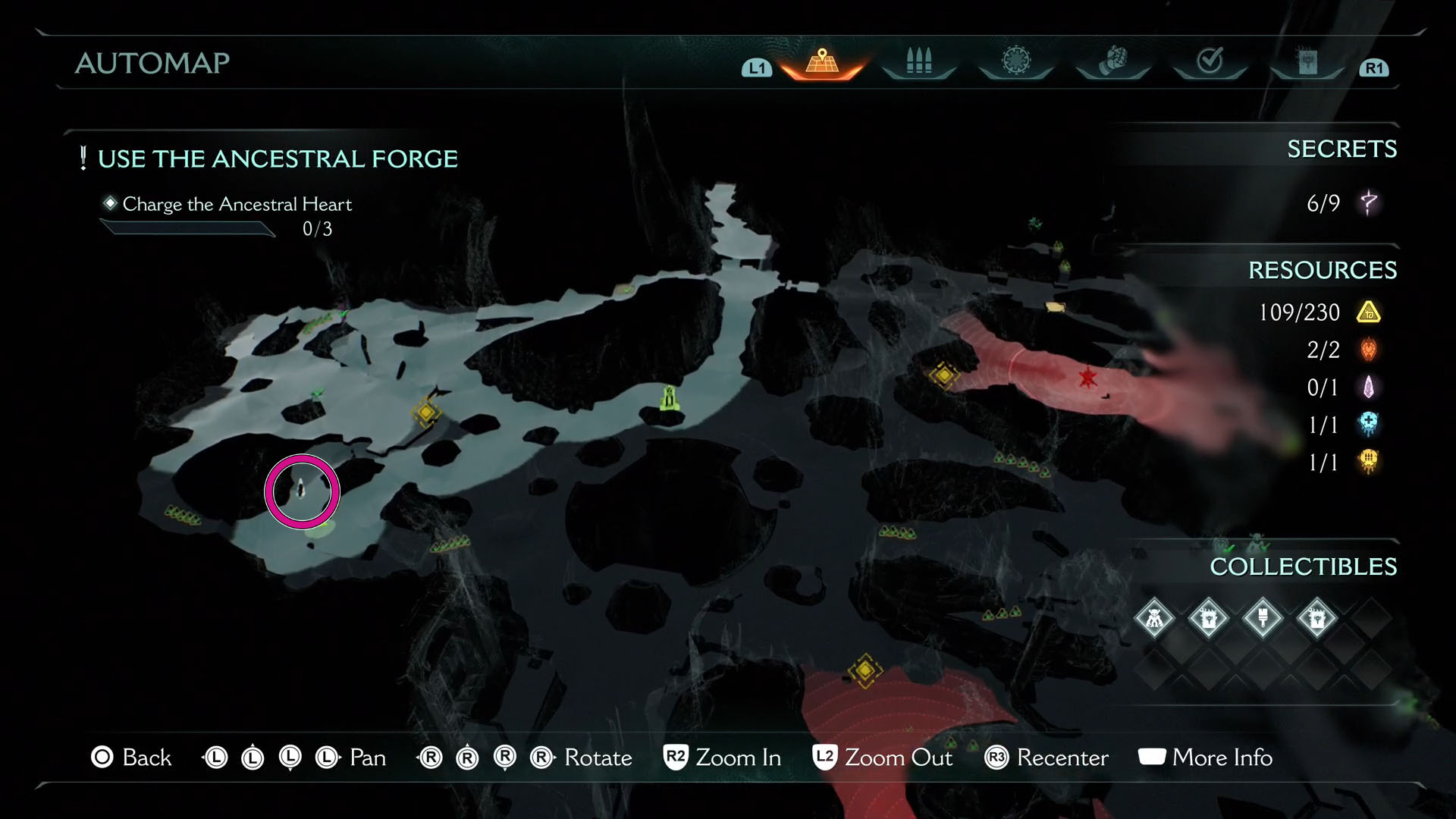Click the Recenter R3 button

996,758
